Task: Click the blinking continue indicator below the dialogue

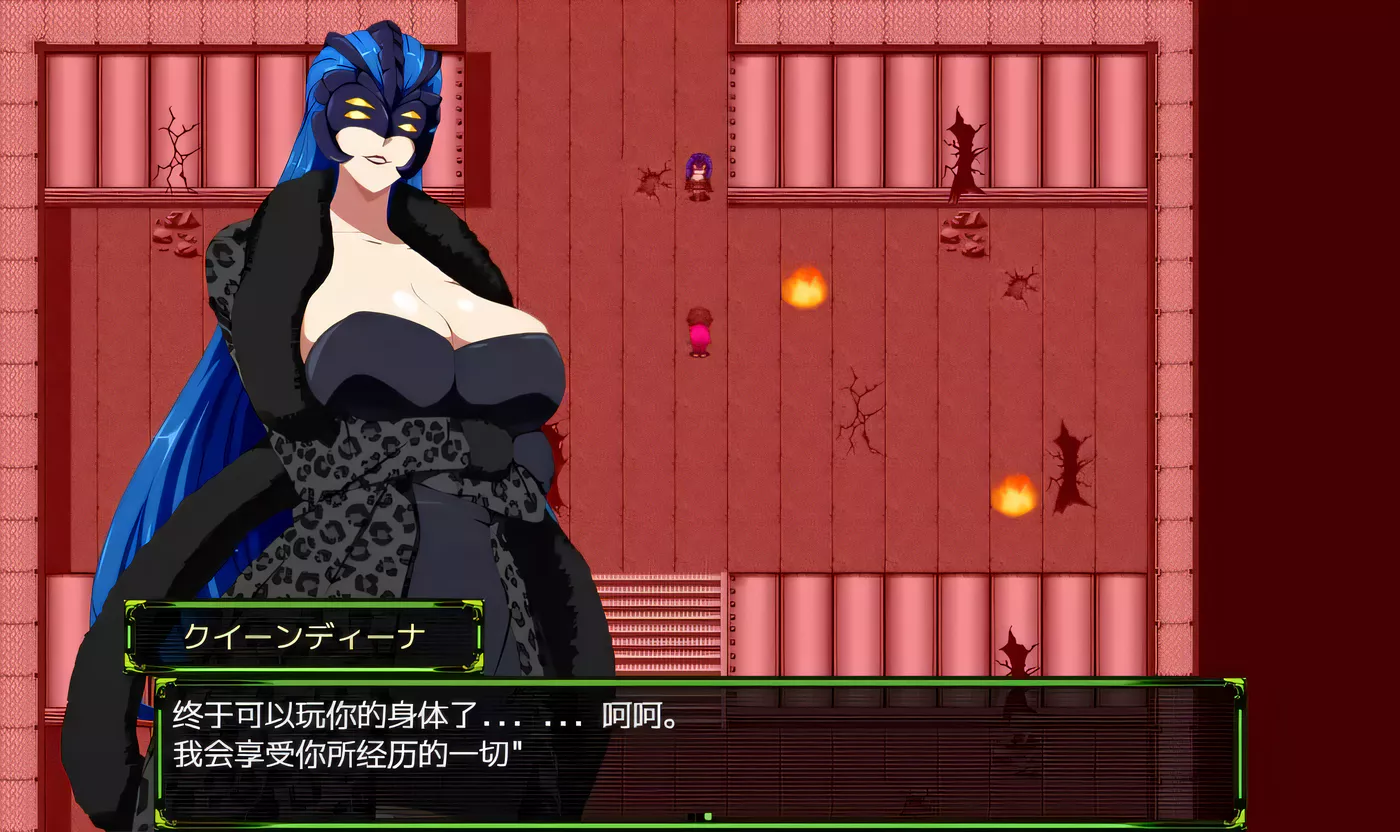Action: point(707,816)
